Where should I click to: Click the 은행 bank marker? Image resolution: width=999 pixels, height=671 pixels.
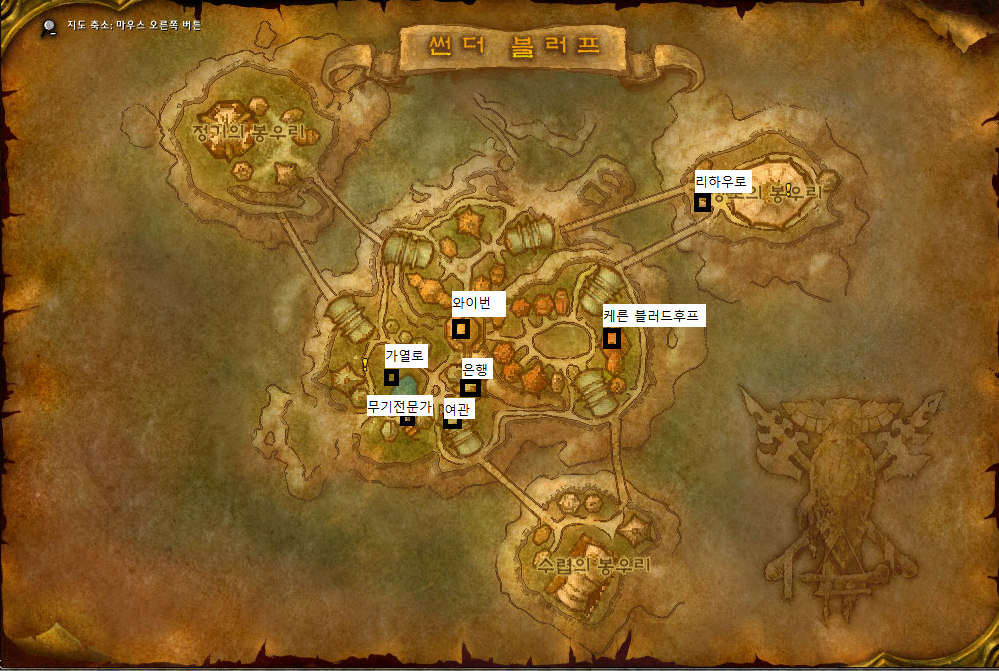tap(470, 388)
